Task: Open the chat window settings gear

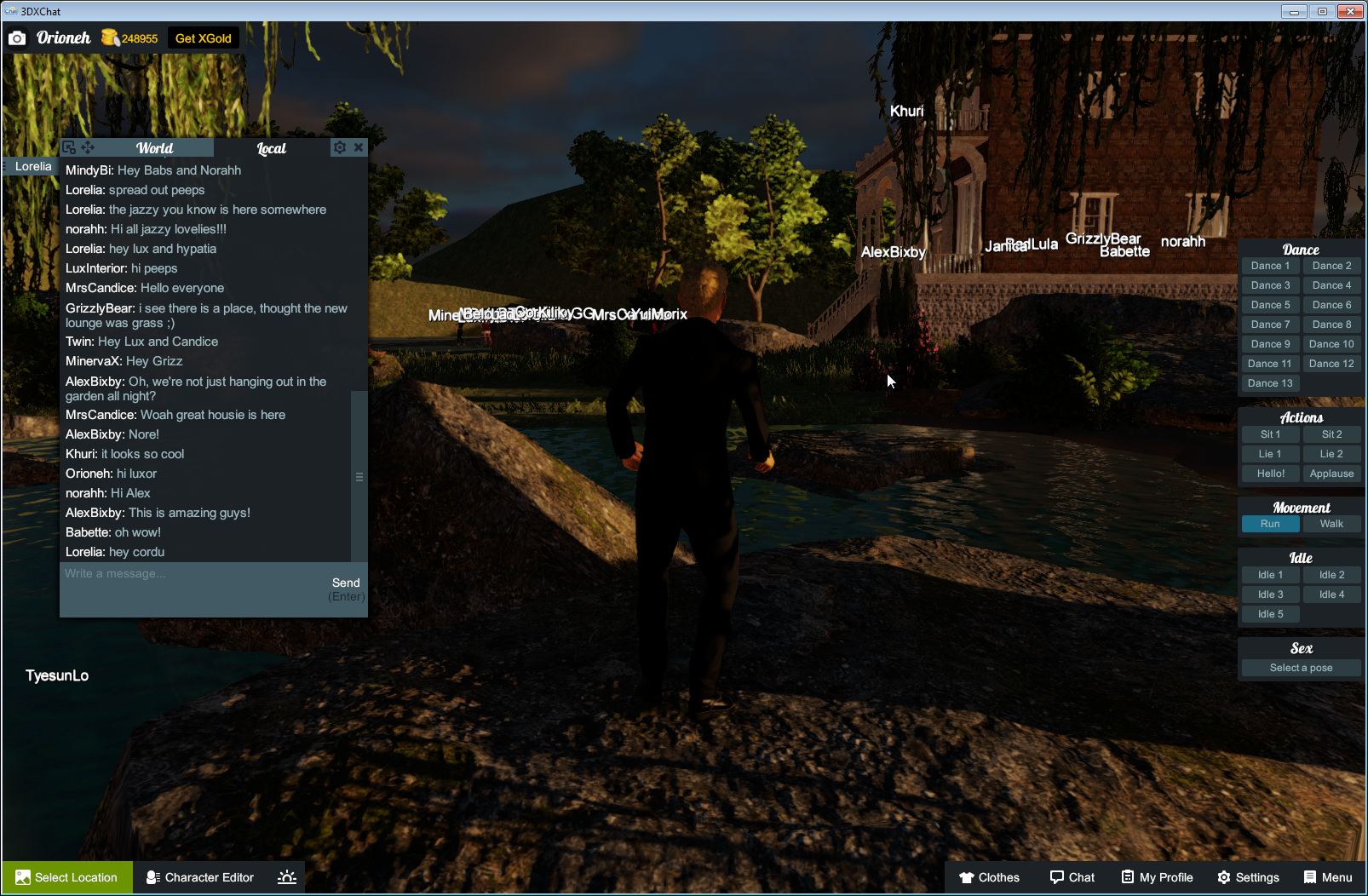Action: [340, 146]
